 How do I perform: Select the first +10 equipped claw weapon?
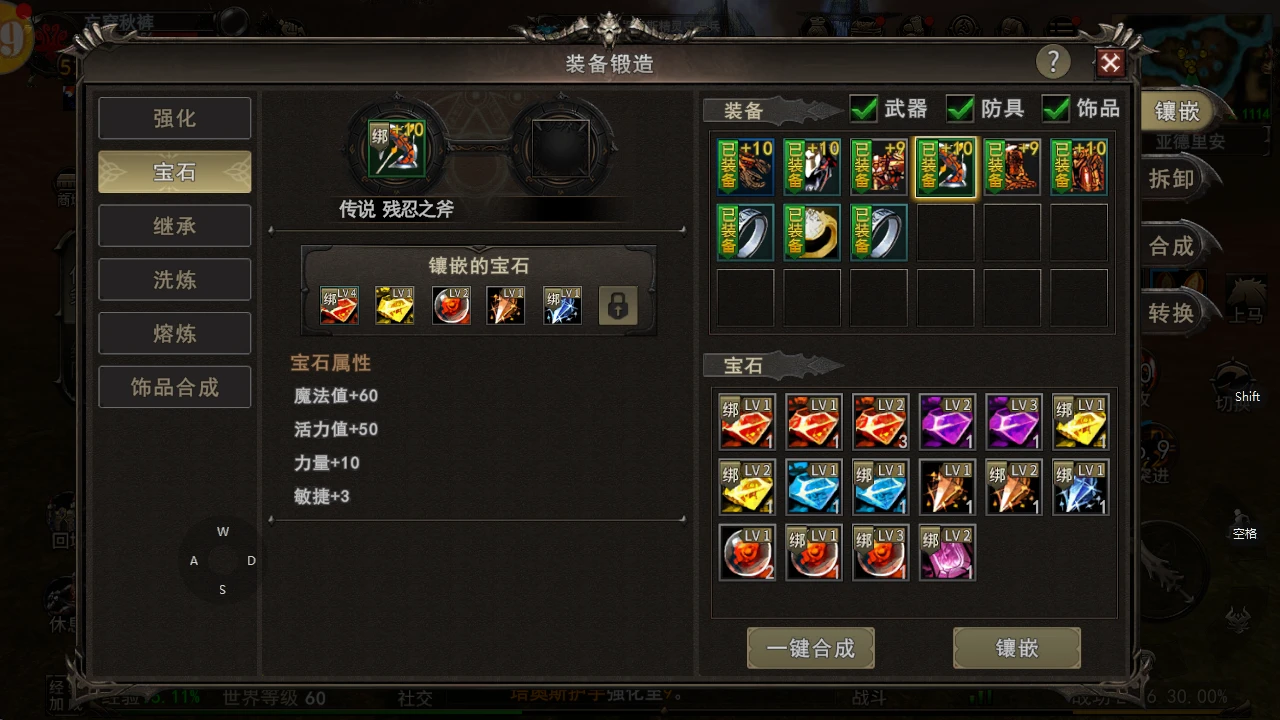[745, 167]
